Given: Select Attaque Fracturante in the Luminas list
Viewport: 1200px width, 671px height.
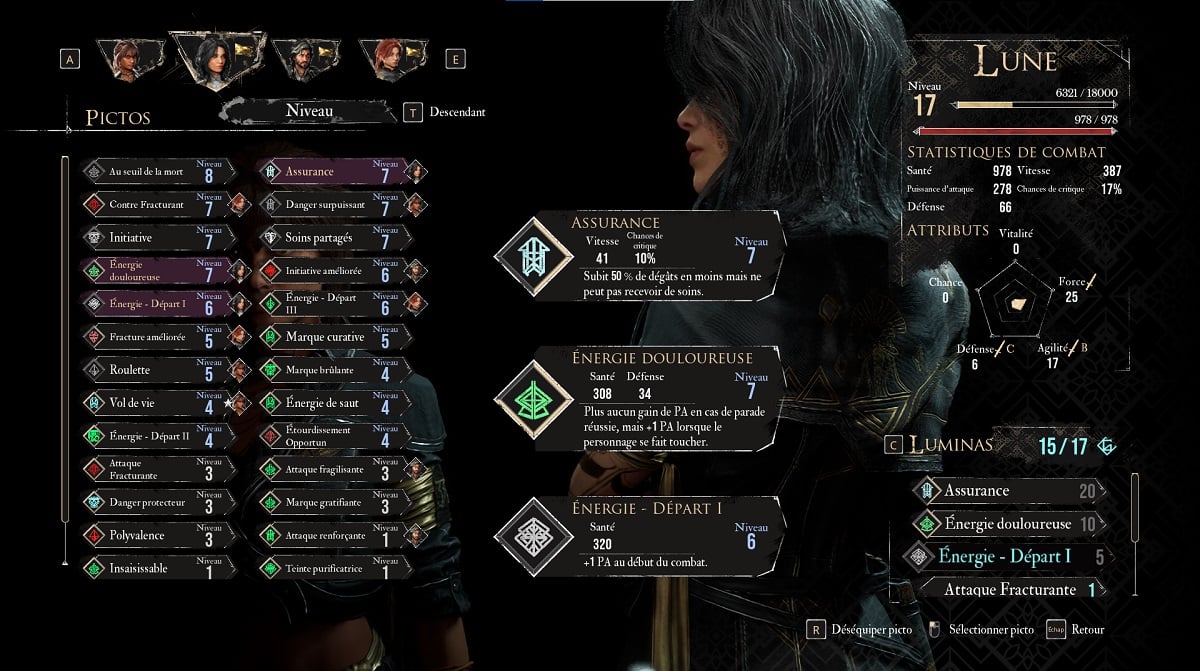Looking at the screenshot, I should coord(1010,589).
